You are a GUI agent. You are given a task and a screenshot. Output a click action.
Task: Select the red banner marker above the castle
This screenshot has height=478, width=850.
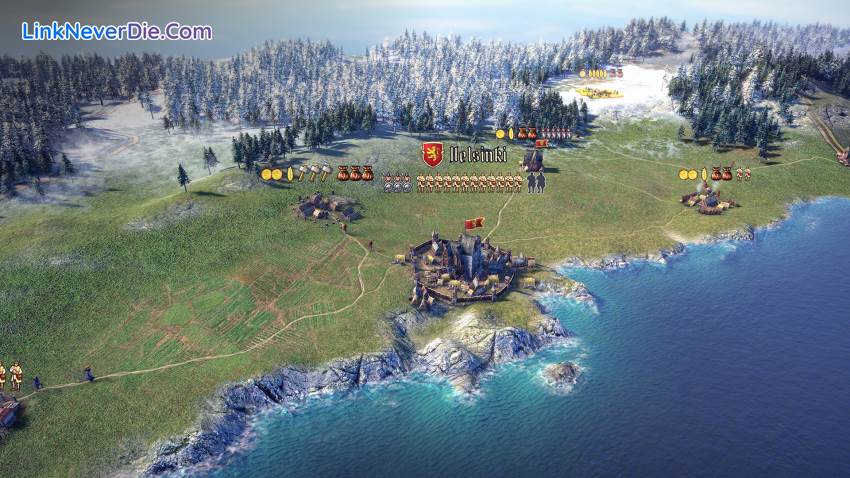coord(475,223)
